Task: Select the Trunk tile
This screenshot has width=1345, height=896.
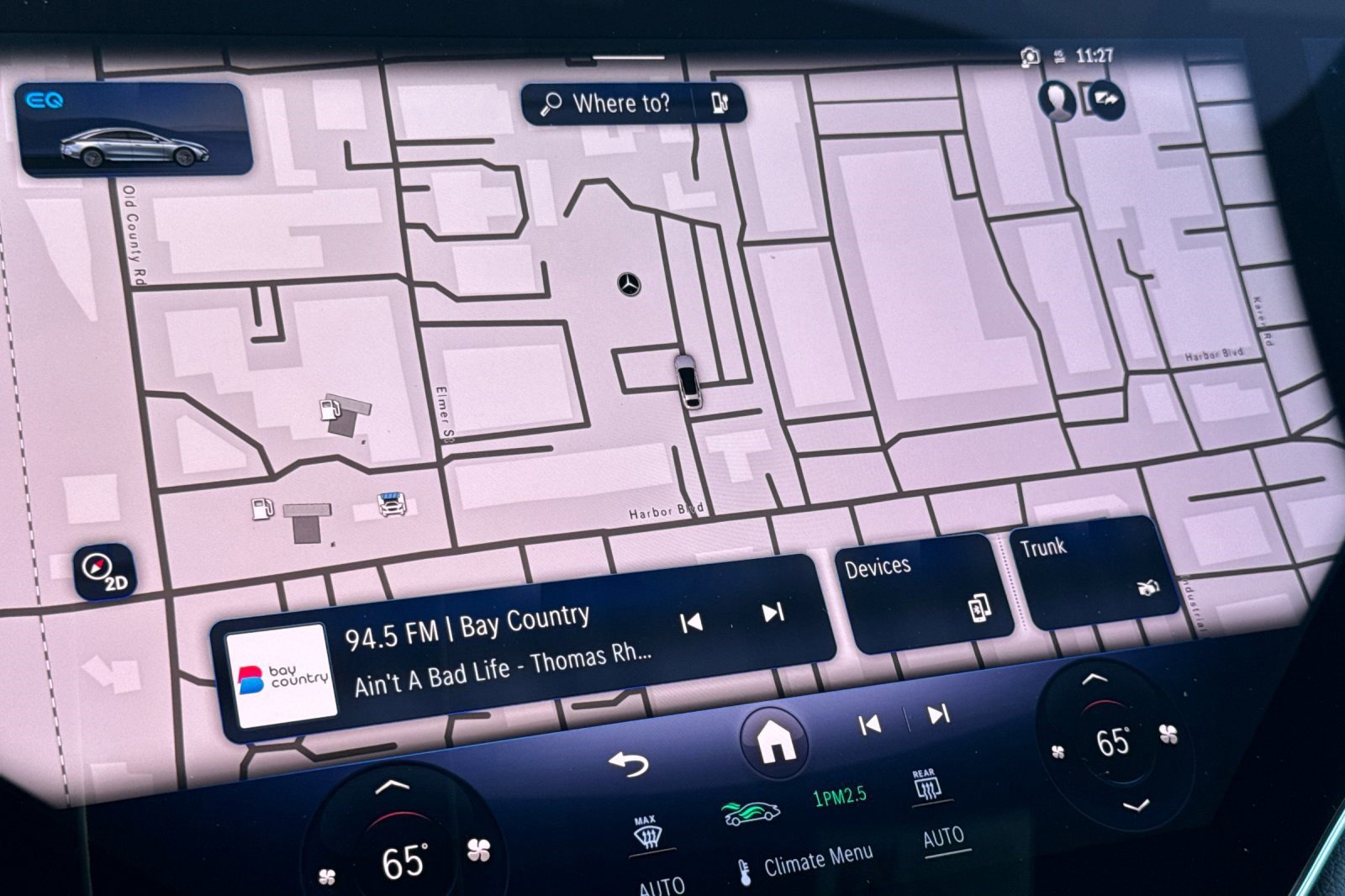Action: (1091, 570)
